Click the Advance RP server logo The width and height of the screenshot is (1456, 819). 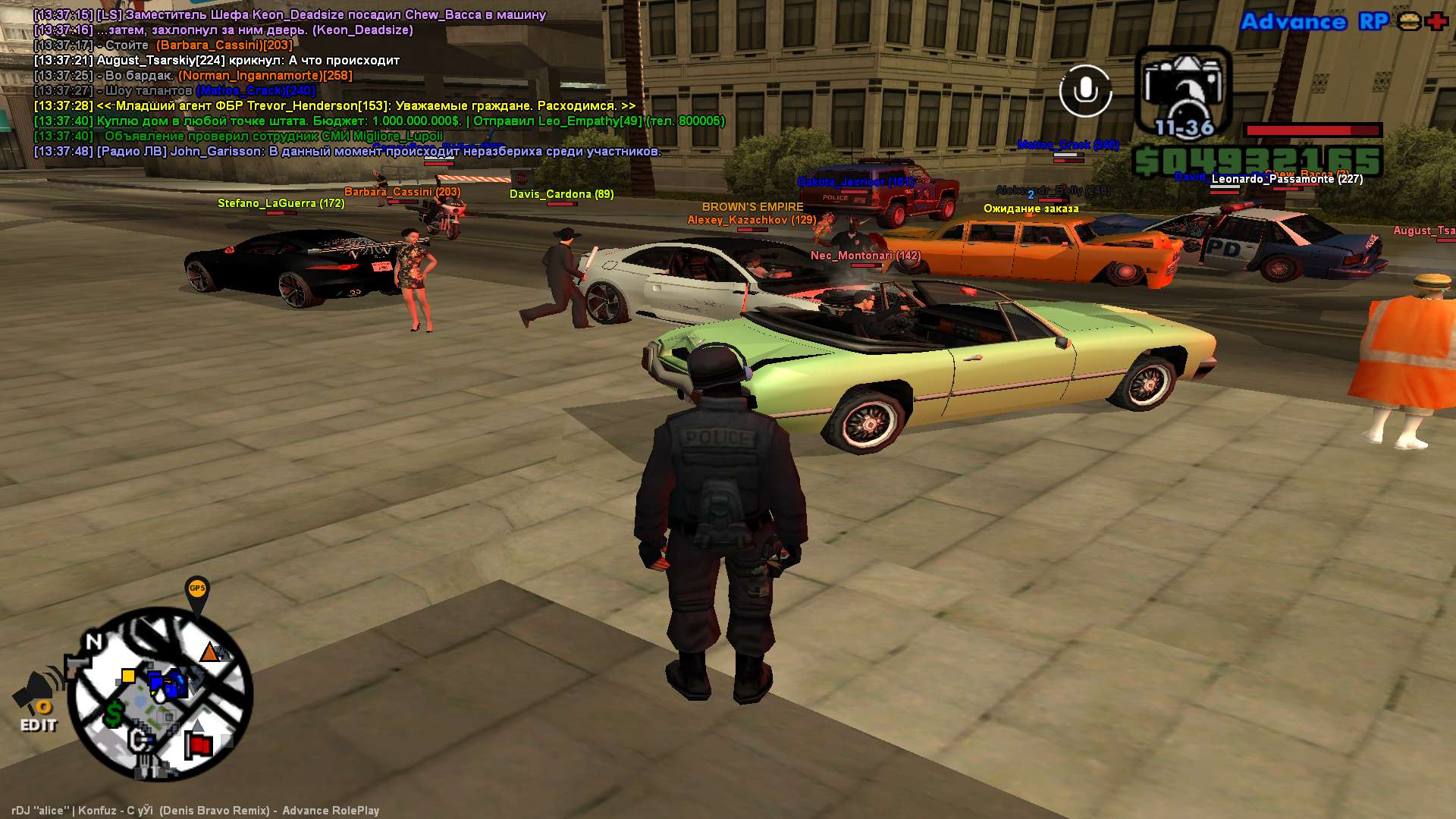[x=1313, y=22]
